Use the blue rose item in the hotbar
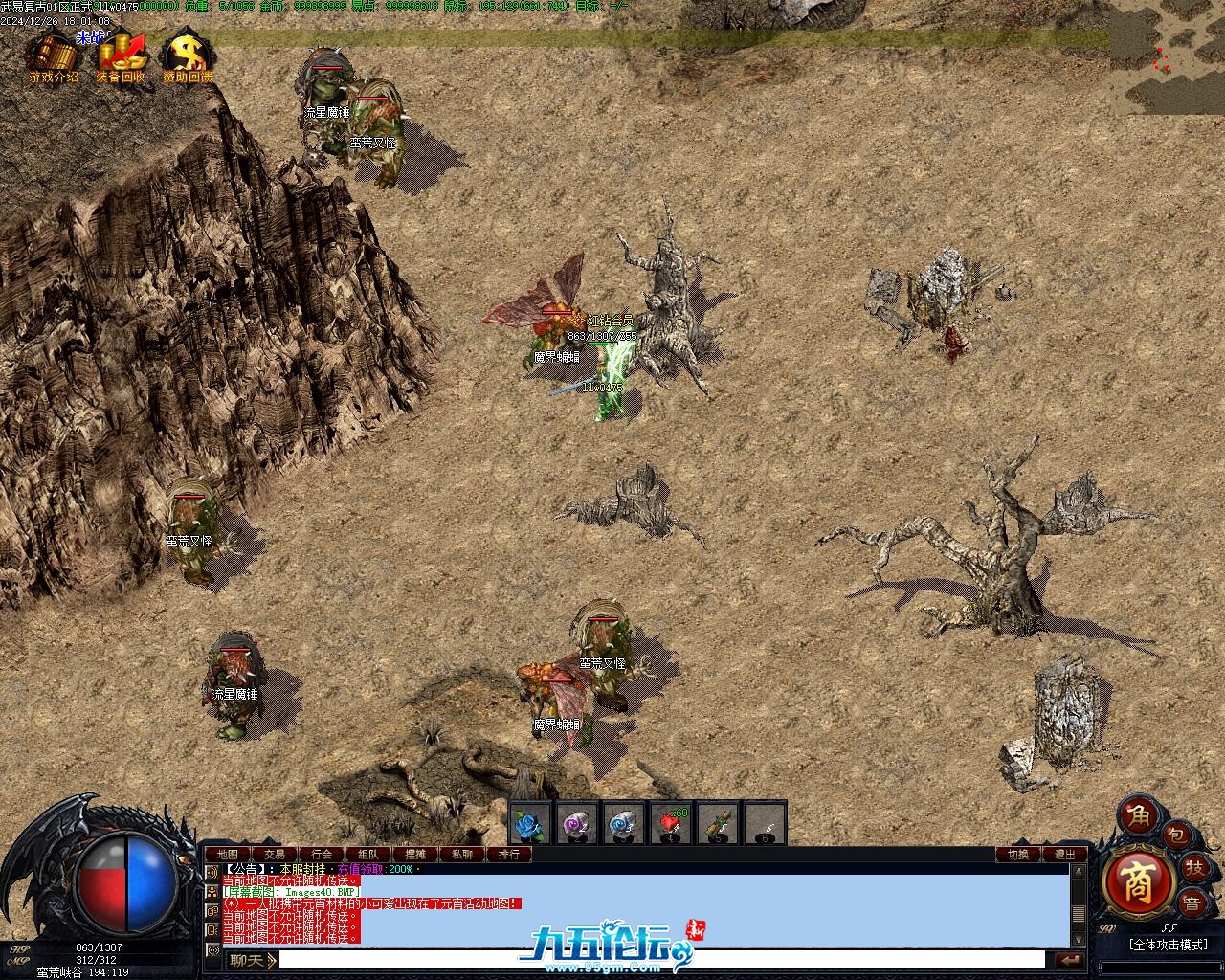 tap(529, 823)
